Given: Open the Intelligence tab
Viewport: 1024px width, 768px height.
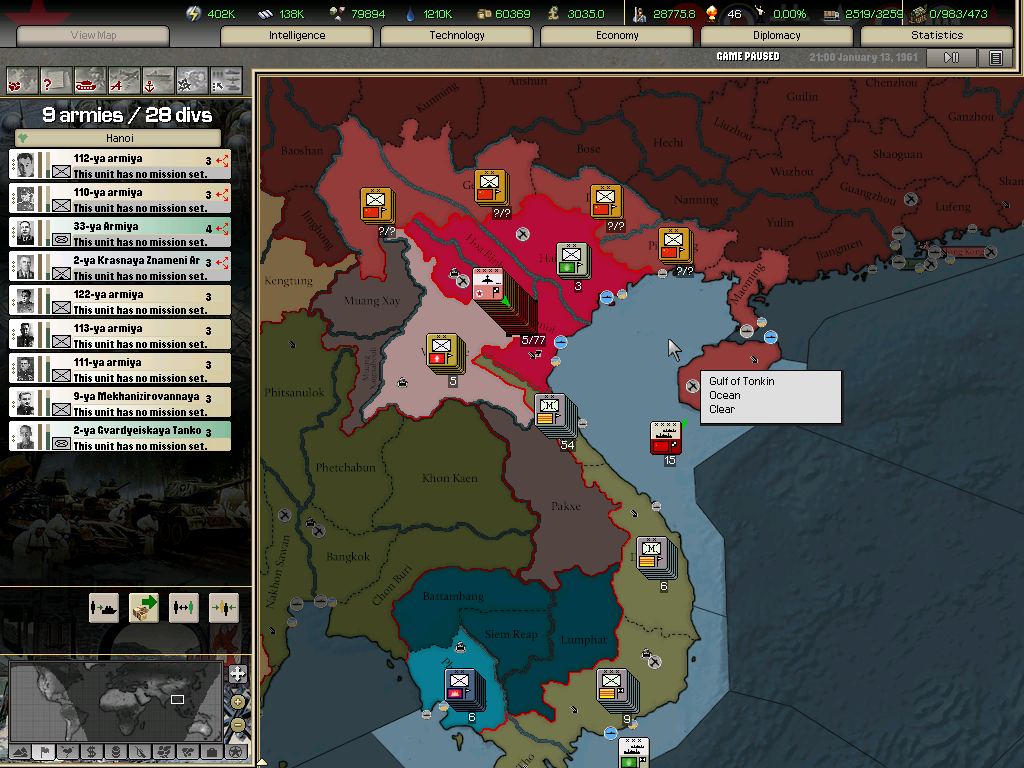Looking at the screenshot, I should coord(297,36).
